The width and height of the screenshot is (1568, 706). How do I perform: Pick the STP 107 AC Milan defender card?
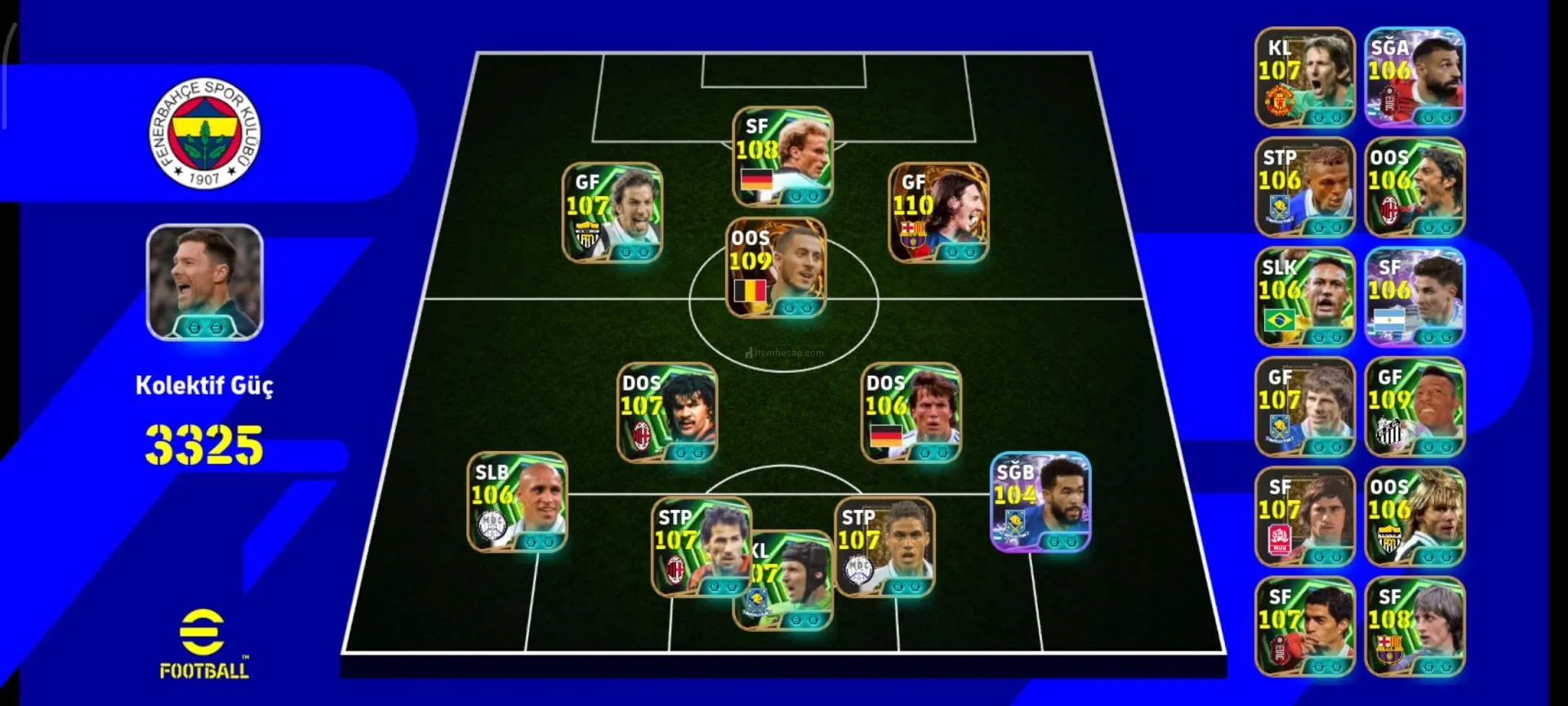tap(700, 546)
